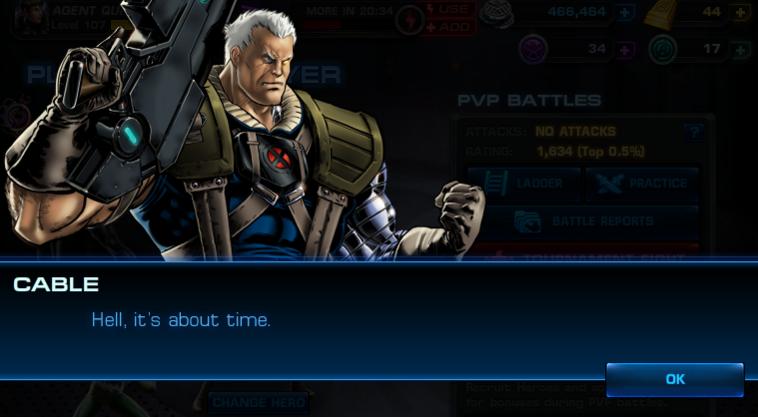Open the Change Hero option
This screenshot has width=758, height=417.
258,403
